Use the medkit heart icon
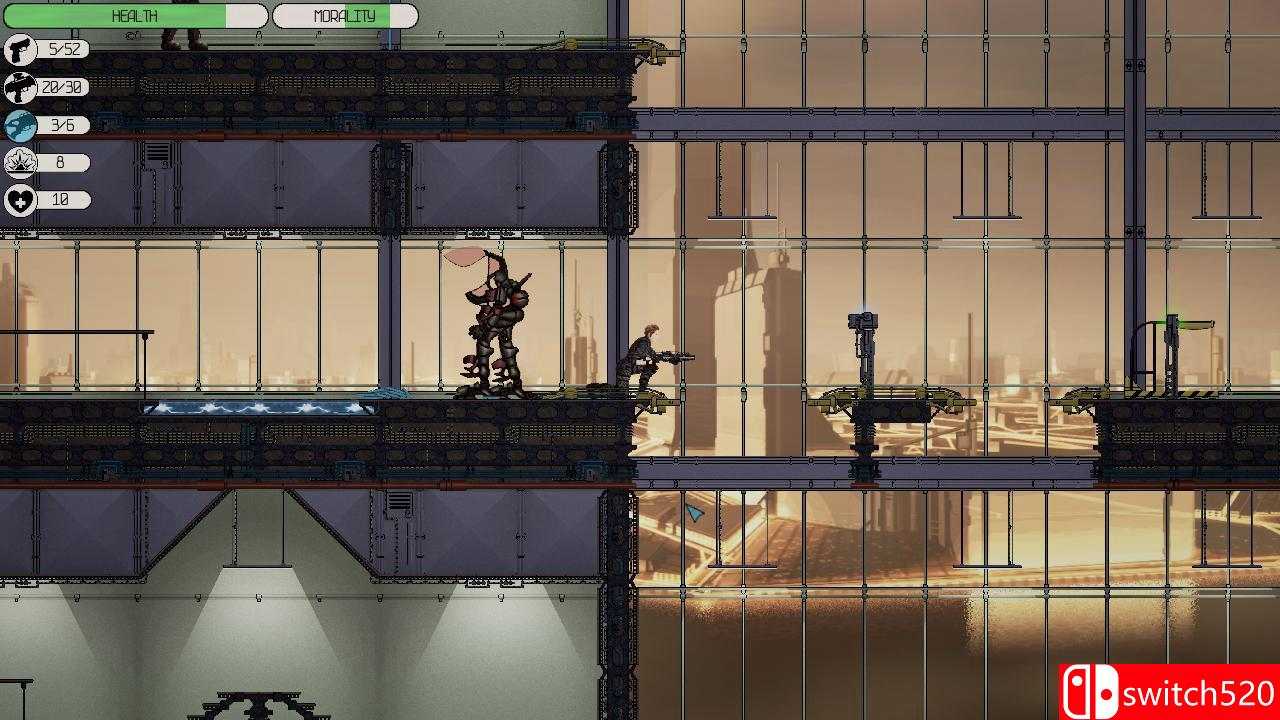This screenshot has height=720, width=1280. pyautogui.click(x=19, y=199)
